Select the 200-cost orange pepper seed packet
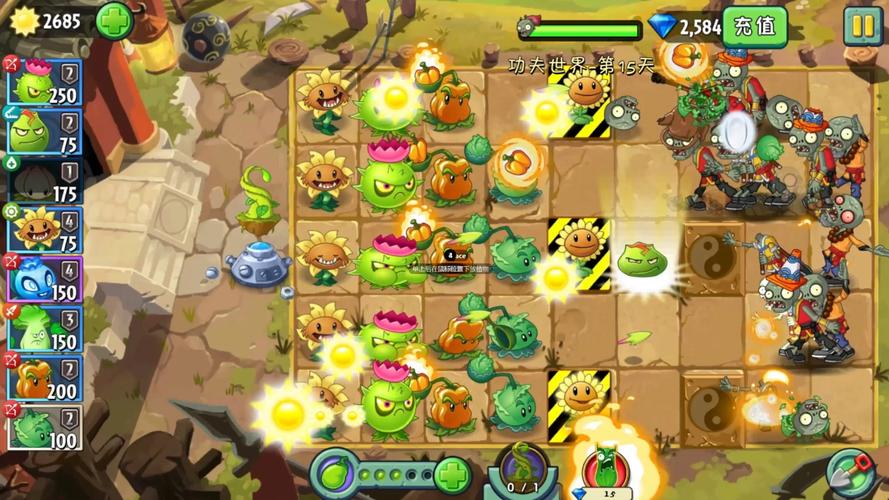 (44, 377)
